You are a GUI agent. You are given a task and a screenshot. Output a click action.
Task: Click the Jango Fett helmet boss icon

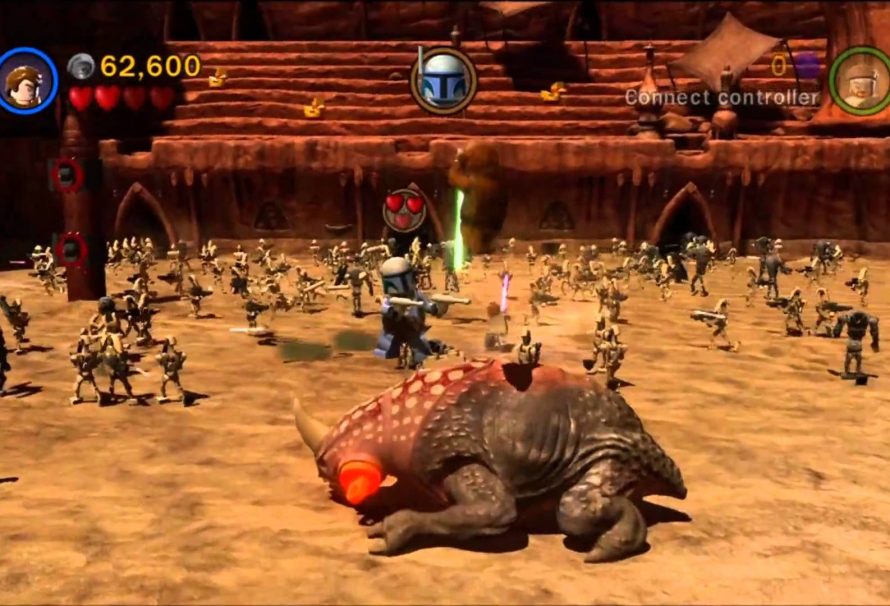(443, 79)
